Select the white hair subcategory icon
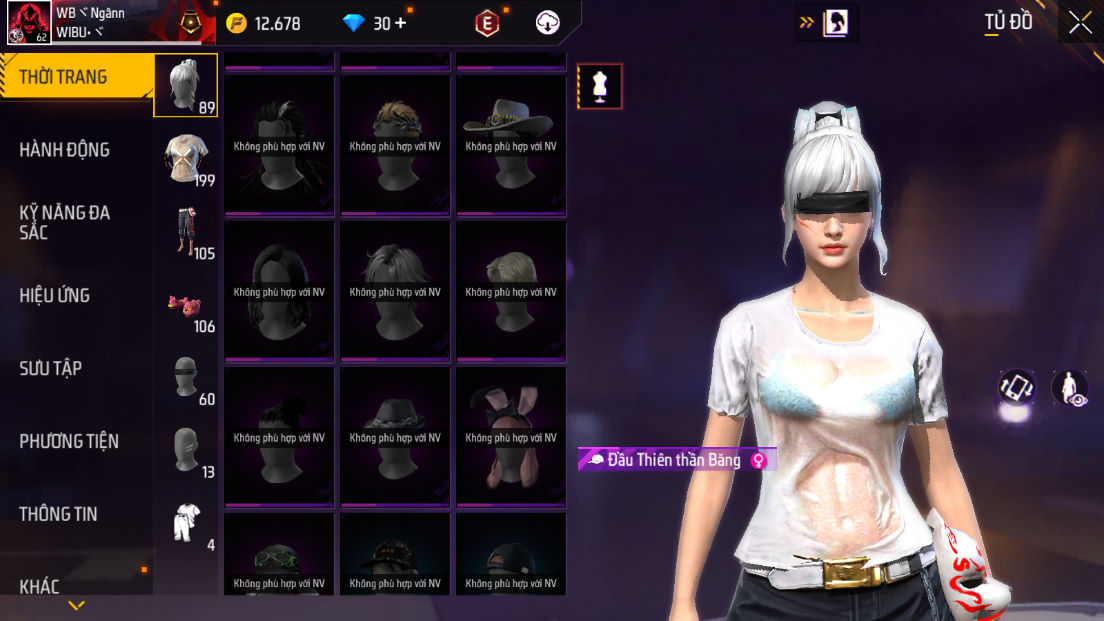The image size is (1104, 621). 185,86
